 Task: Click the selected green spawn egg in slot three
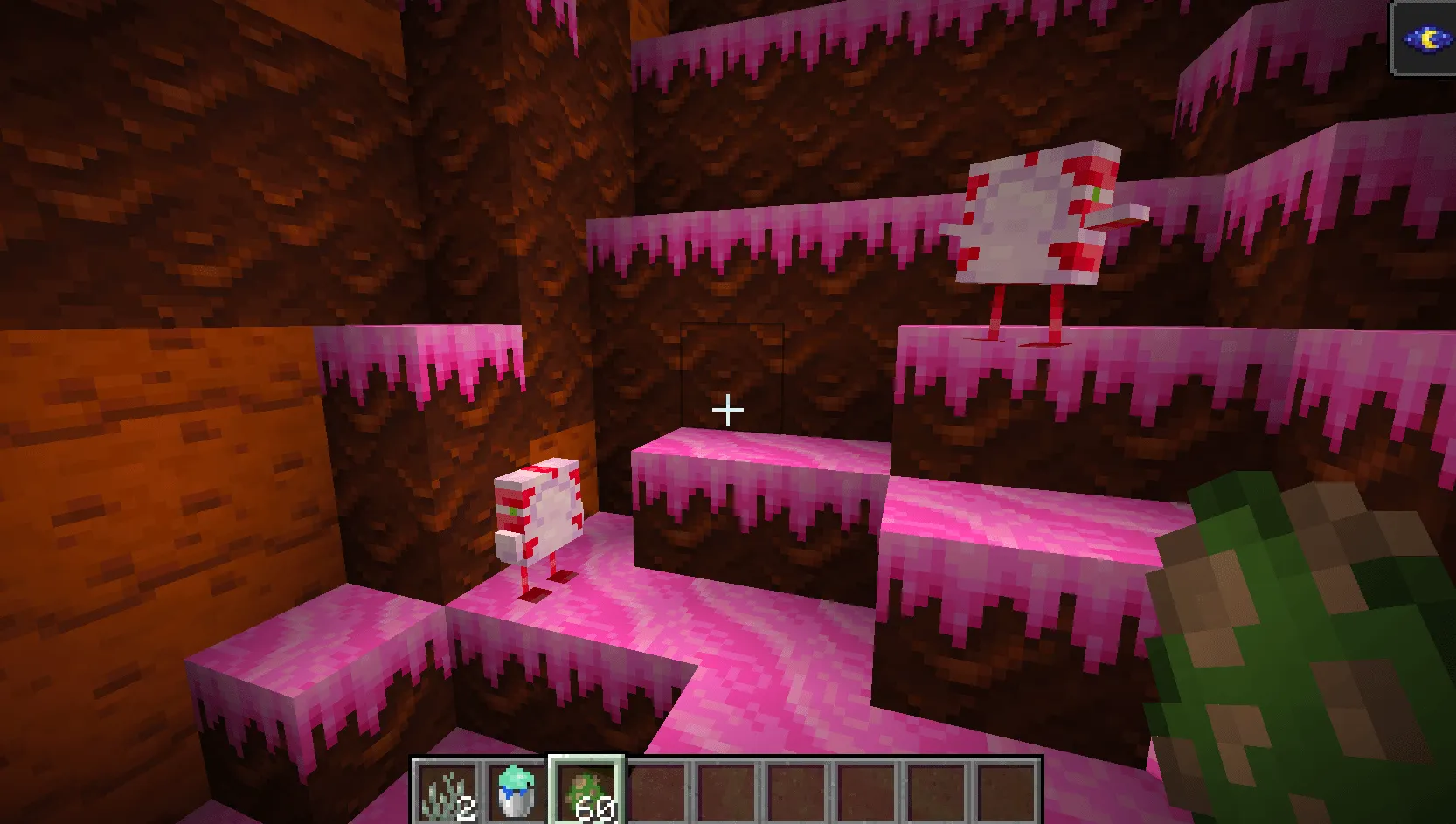[584, 791]
